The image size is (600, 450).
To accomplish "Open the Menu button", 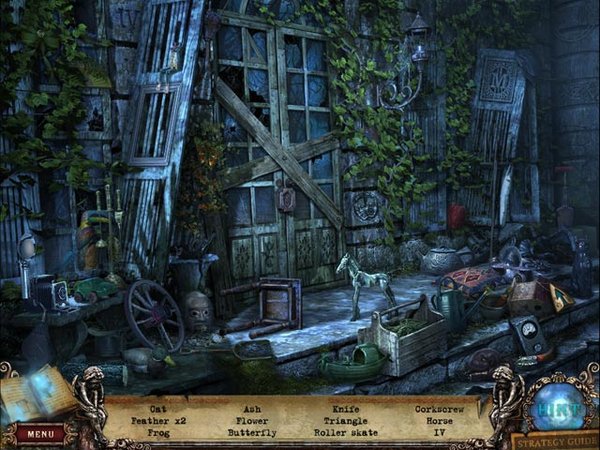I will 40,434.
